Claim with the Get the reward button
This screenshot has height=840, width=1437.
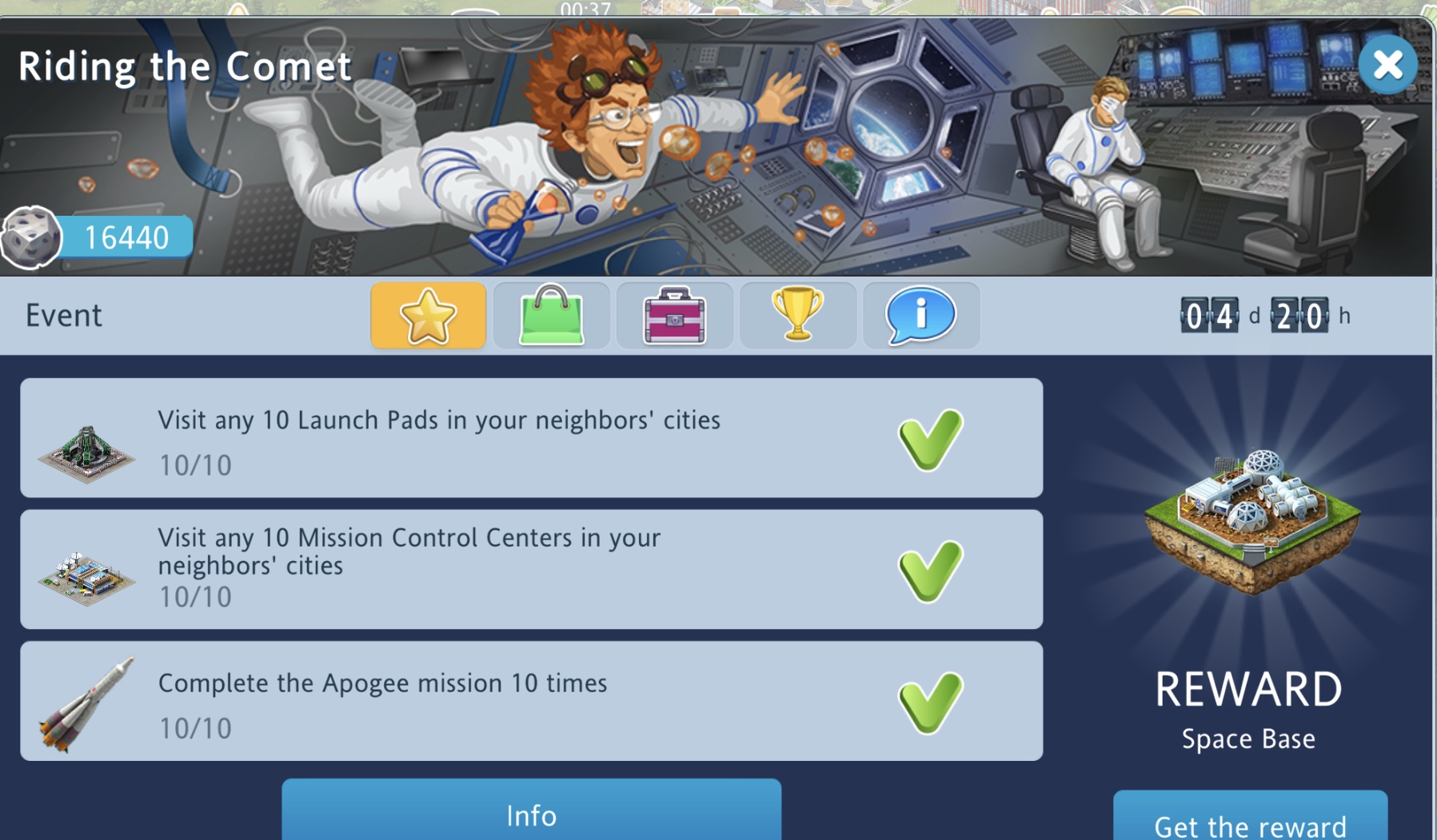coord(1250,822)
